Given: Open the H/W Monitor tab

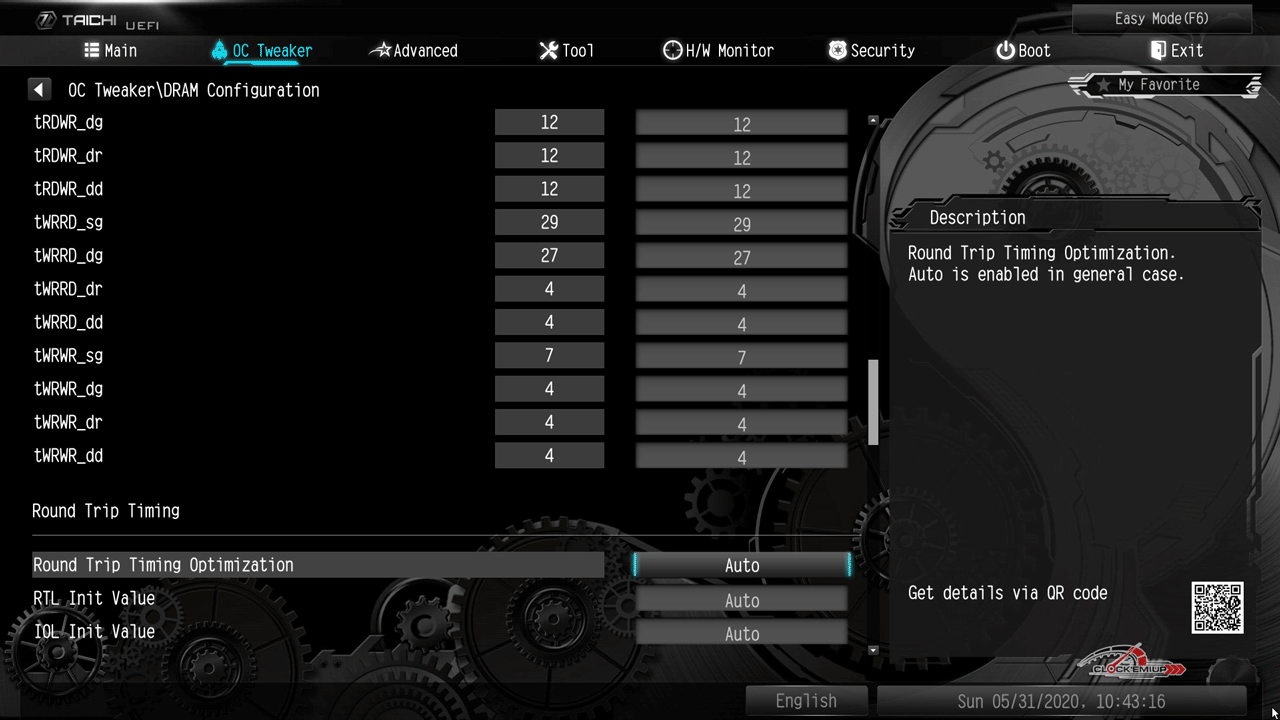Looking at the screenshot, I should coord(718,51).
